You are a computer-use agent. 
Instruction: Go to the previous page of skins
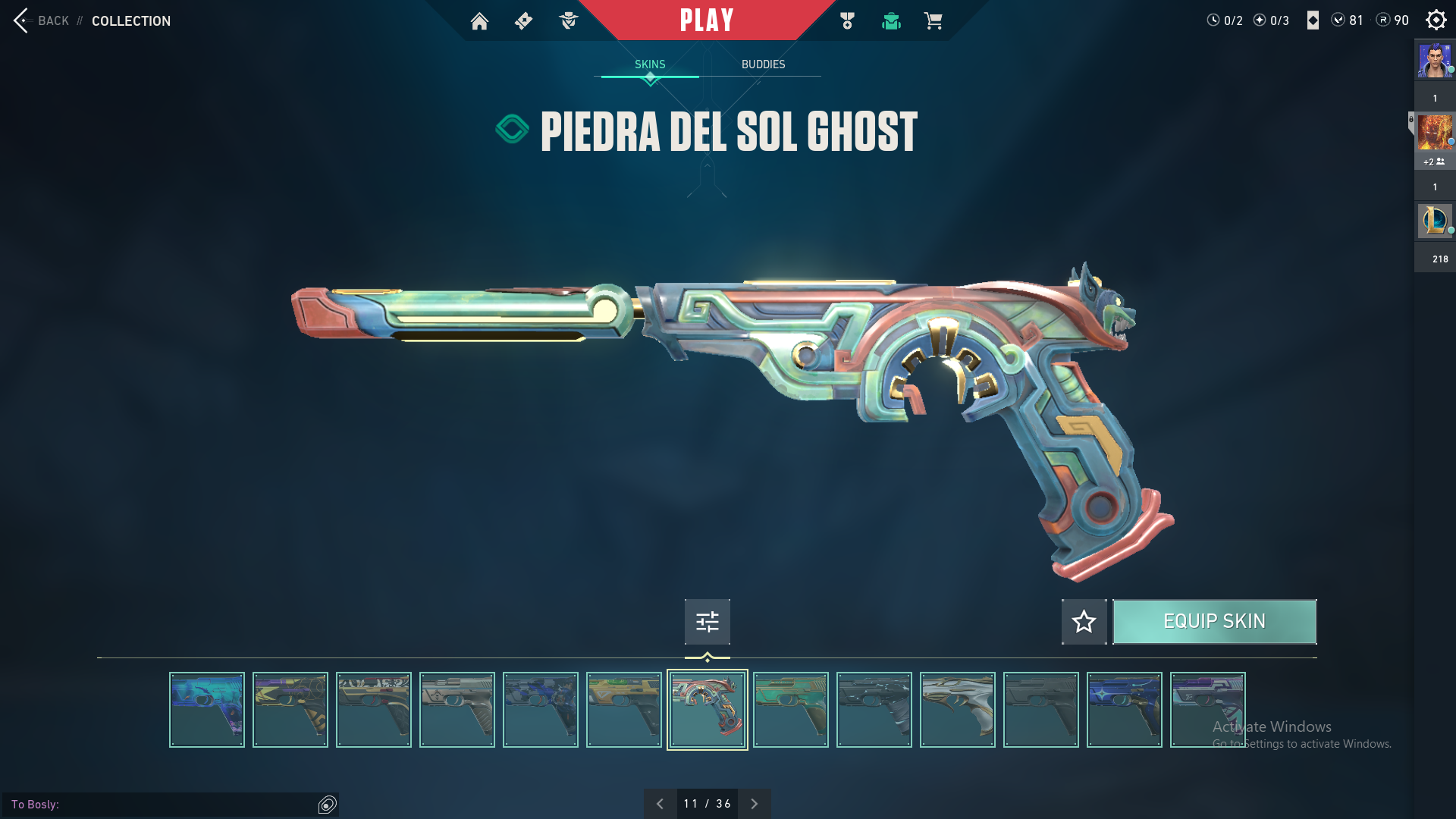[x=660, y=804]
